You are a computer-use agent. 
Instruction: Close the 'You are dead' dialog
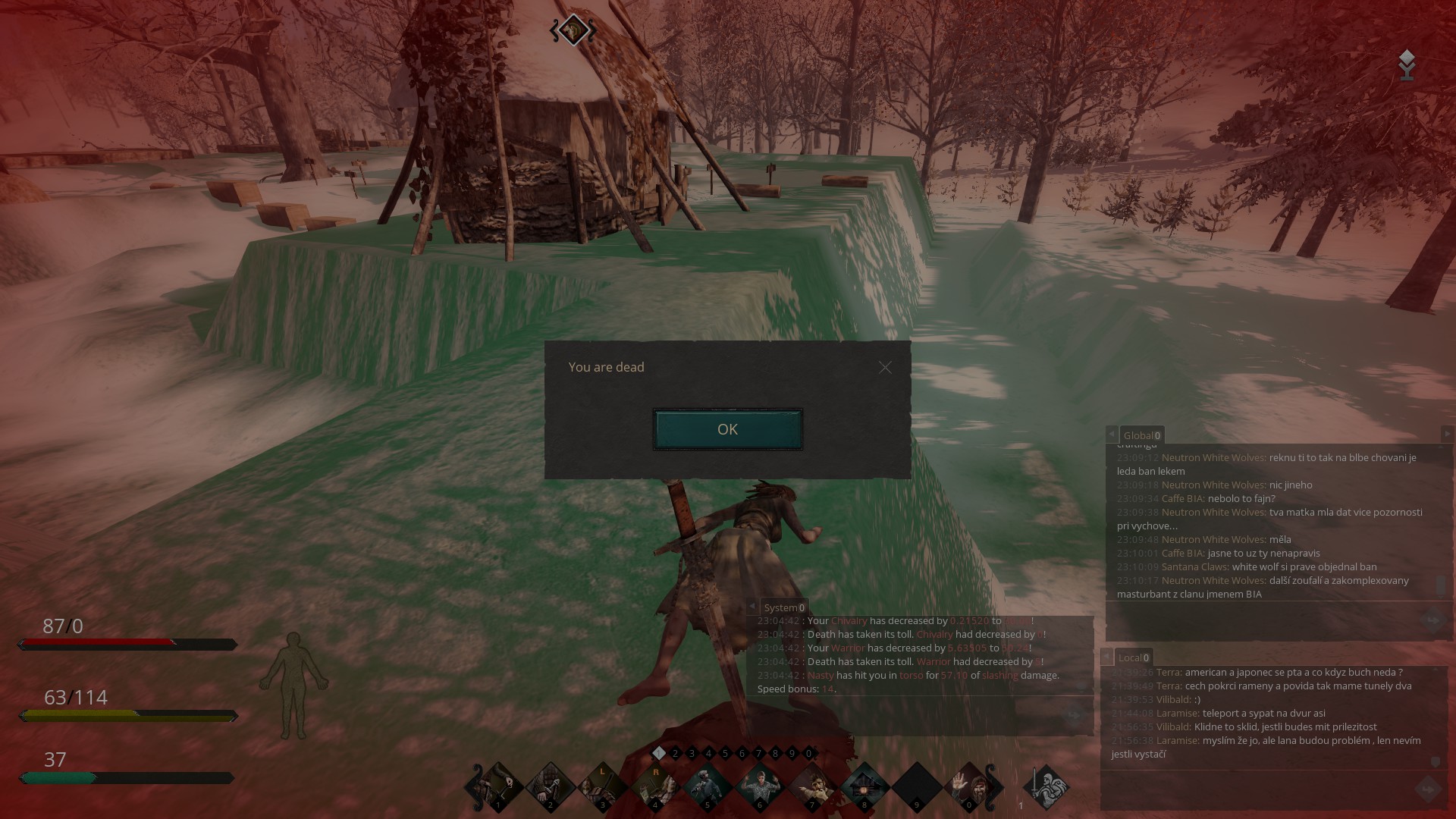pyautogui.click(x=885, y=368)
